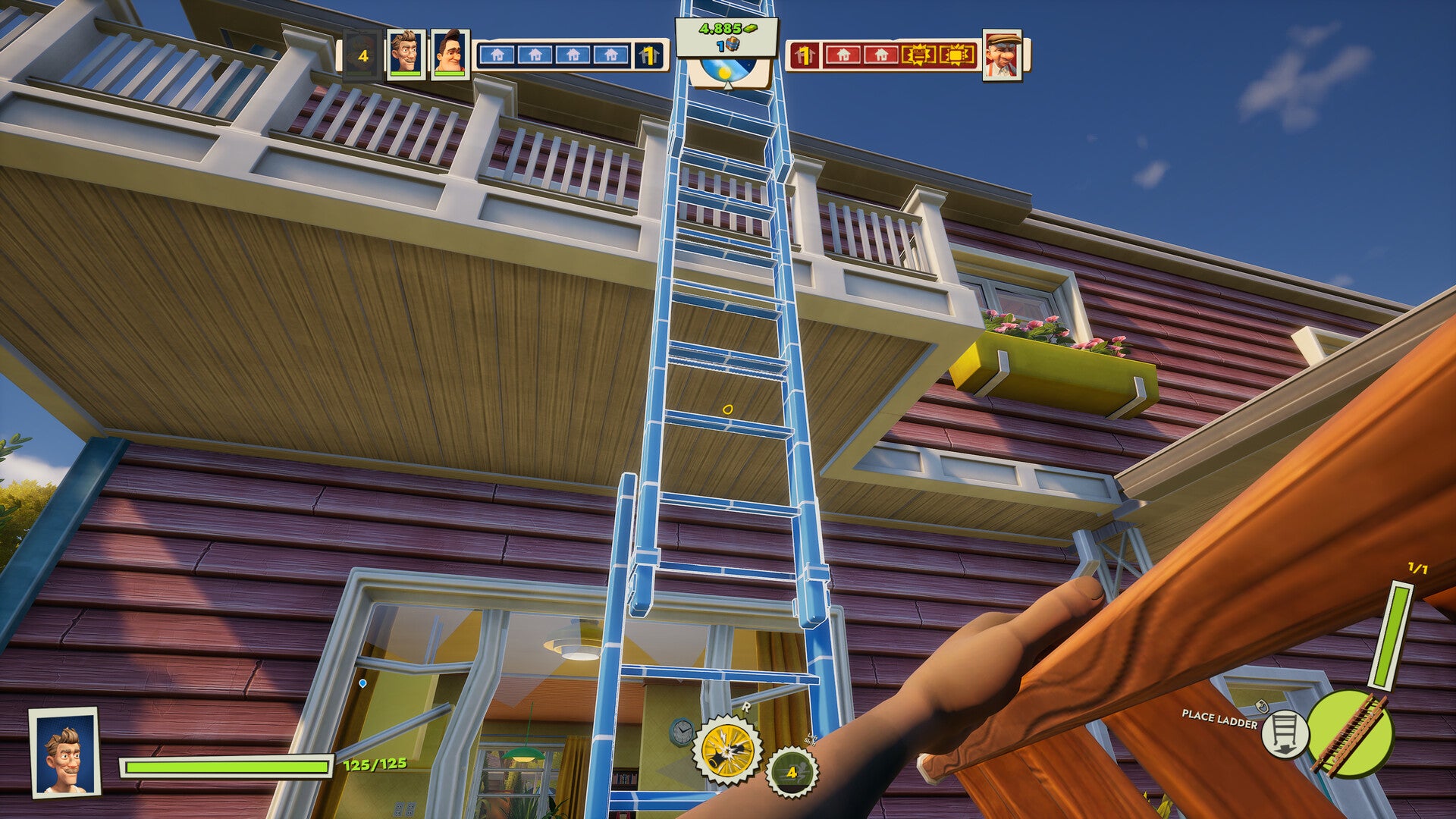Activate the yellow glass-smash ability badge
Image resolution: width=1456 pixels, height=819 pixels.
(729, 751)
